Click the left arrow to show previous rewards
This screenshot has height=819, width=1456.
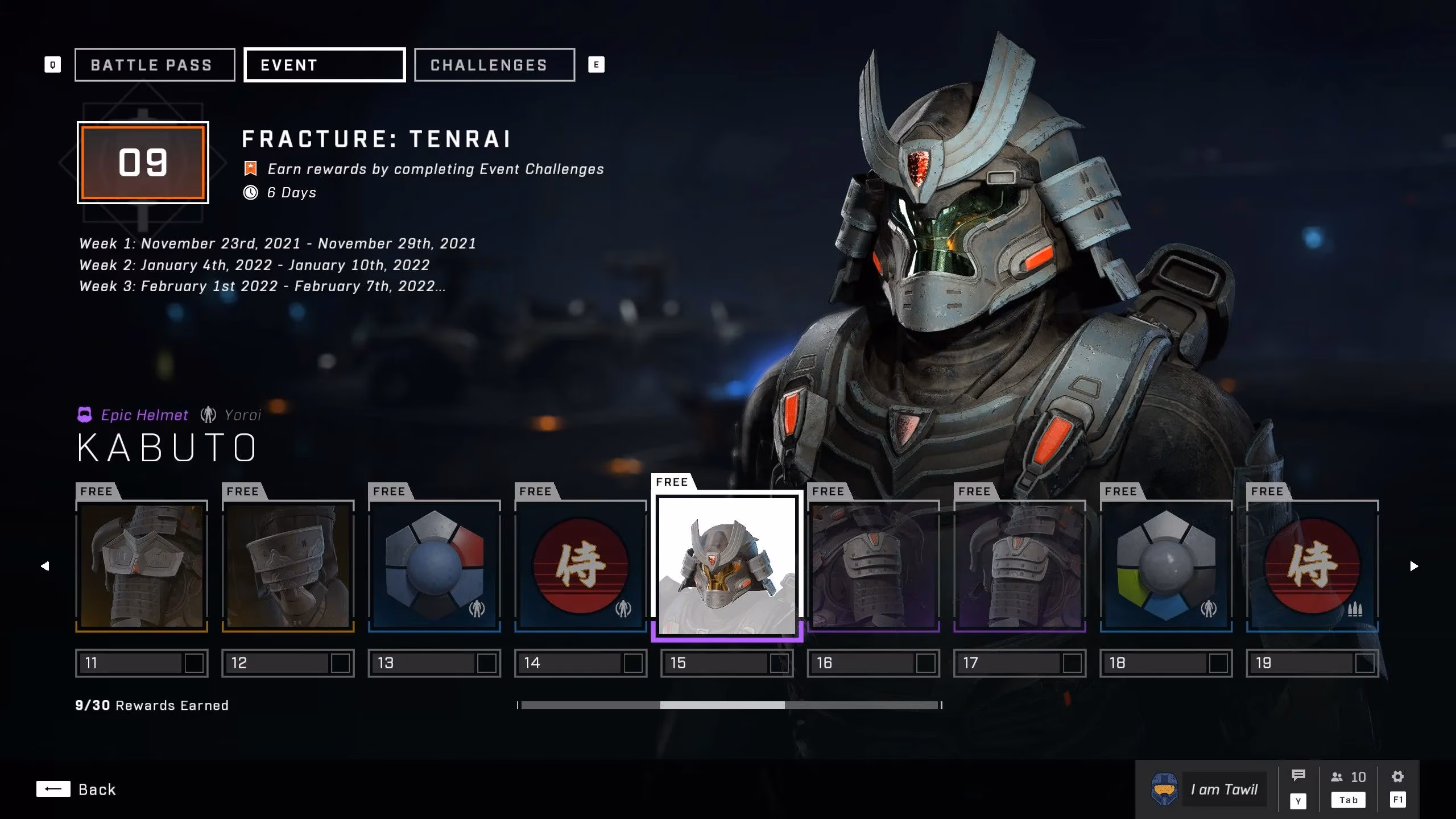pos(45,566)
